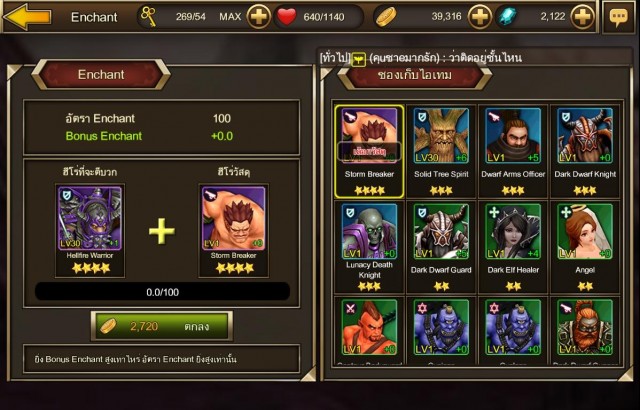Buy more gold coins with plus button
The height and width of the screenshot is (410, 640).
click(x=480, y=17)
